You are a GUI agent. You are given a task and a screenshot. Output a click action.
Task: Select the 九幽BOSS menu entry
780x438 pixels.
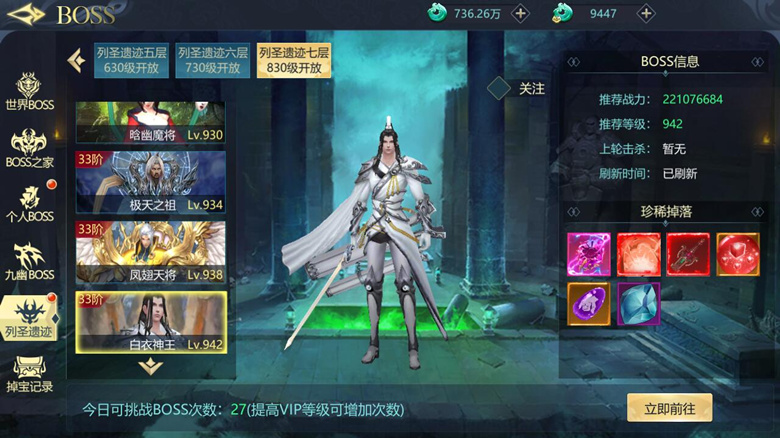[30, 261]
